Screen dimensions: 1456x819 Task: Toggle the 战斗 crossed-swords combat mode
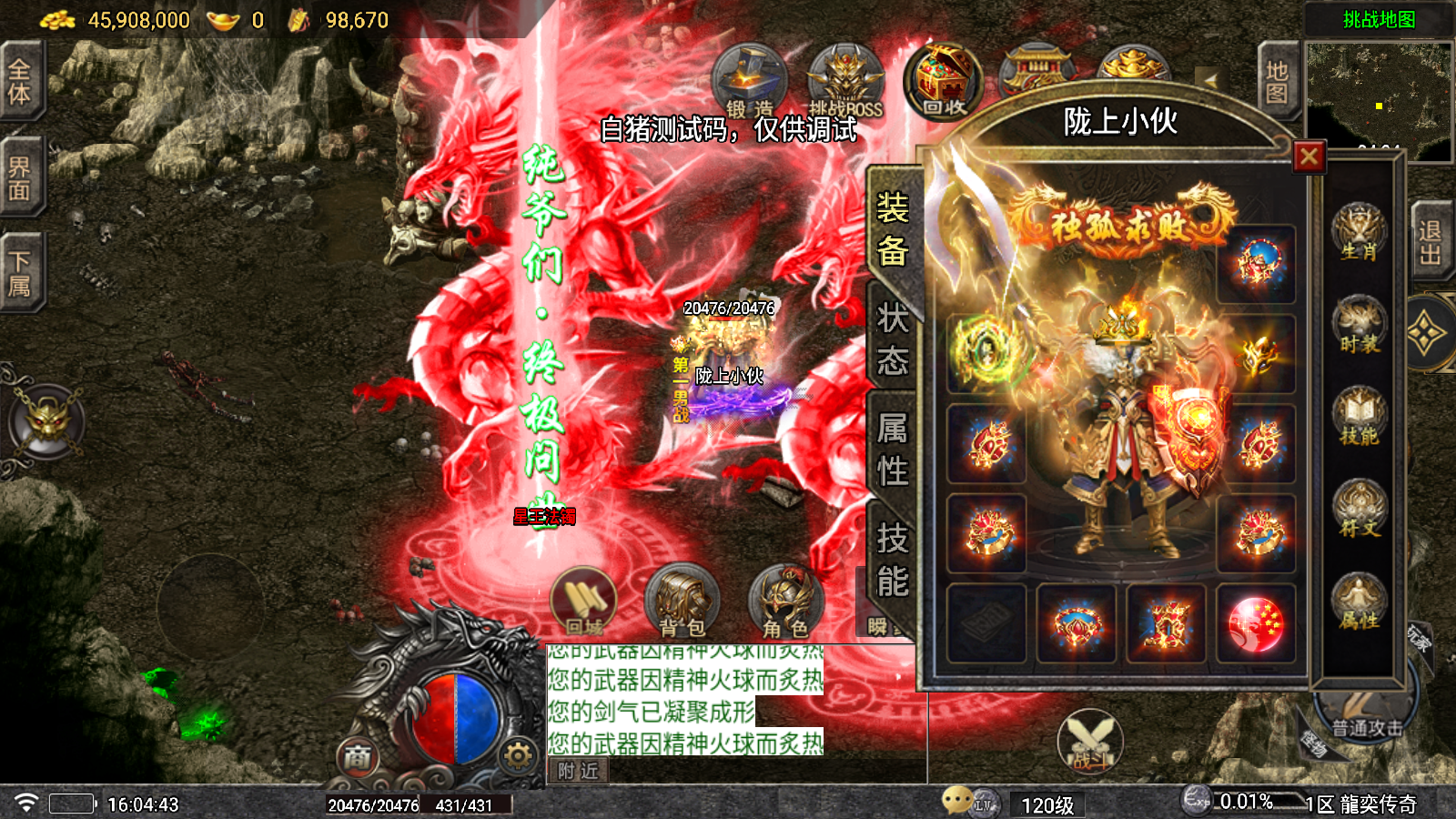point(1089,742)
